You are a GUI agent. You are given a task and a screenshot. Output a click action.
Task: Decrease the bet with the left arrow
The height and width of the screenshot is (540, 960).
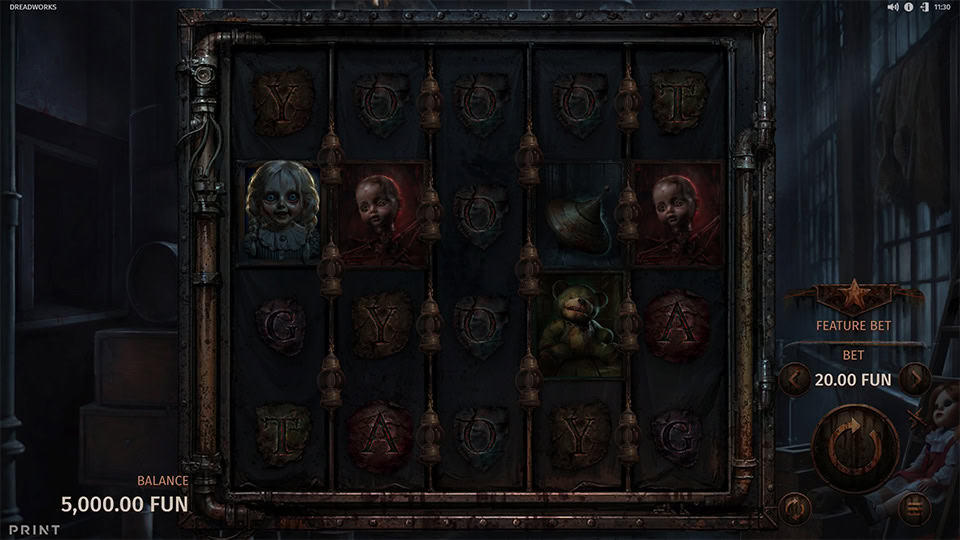tap(795, 380)
